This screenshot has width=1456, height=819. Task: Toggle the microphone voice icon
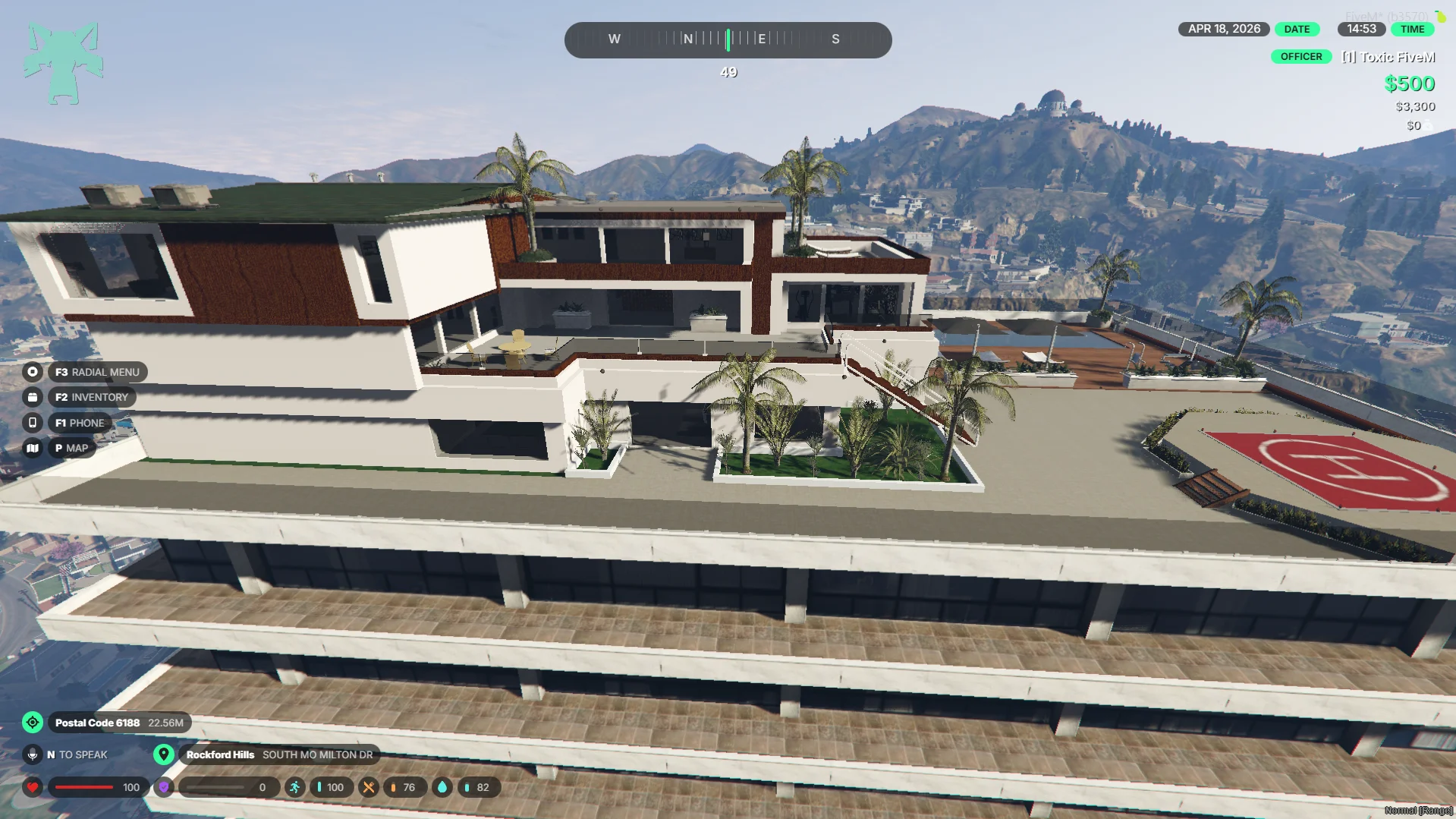[x=33, y=754]
